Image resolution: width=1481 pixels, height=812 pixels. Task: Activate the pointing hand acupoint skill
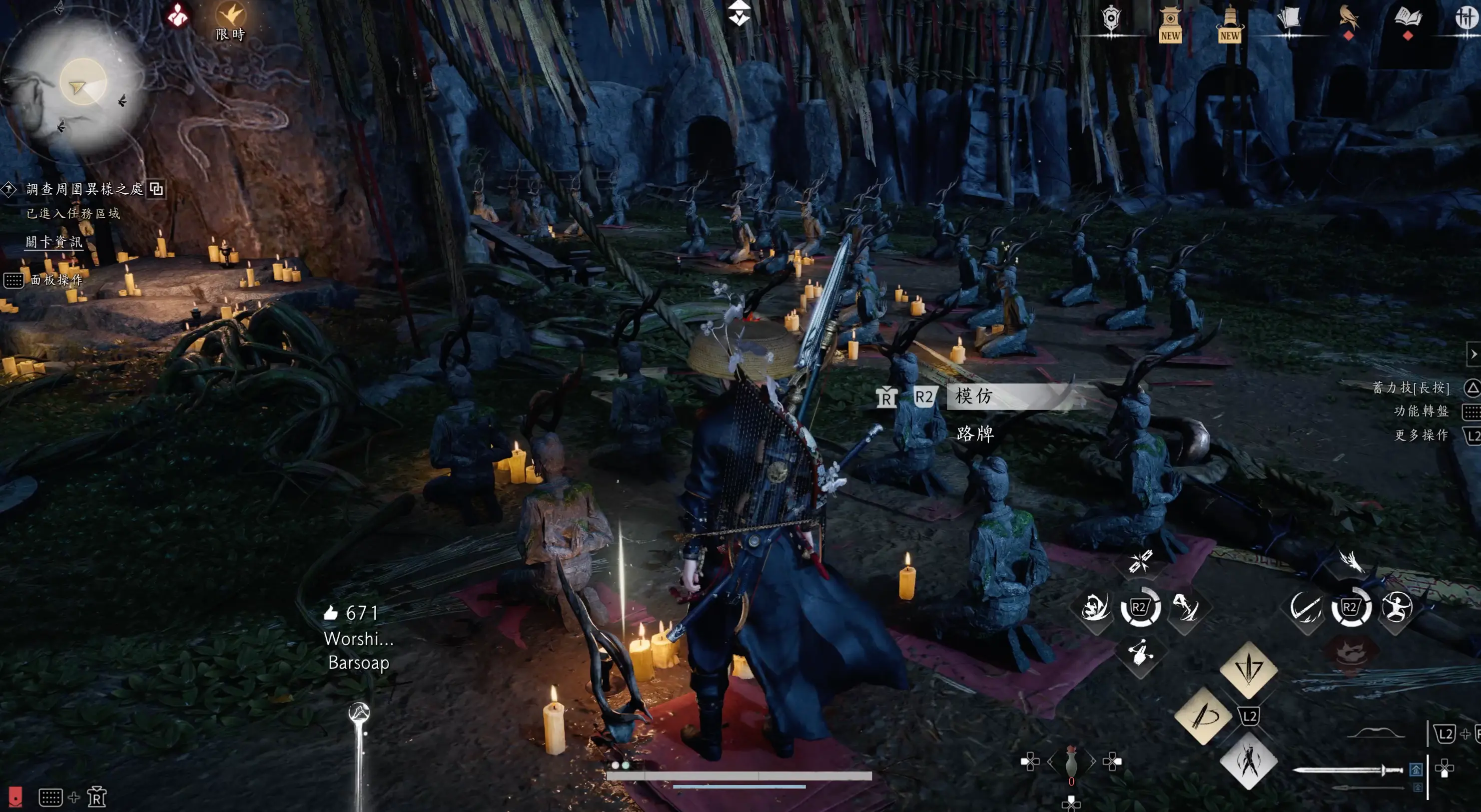point(1140,653)
